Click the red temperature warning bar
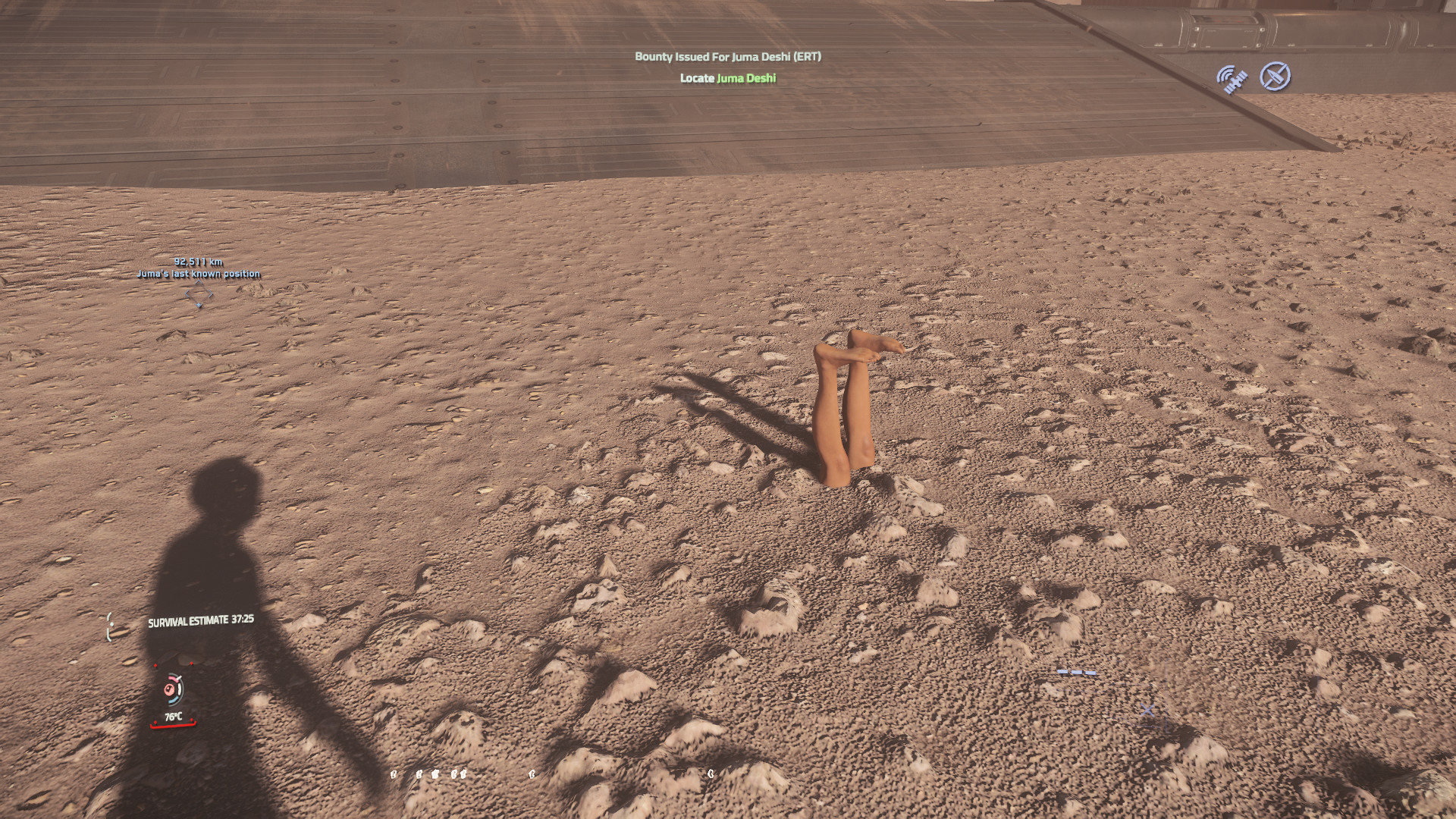The height and width of the screenshot is (819, 1456). click(x=173, y=725)
